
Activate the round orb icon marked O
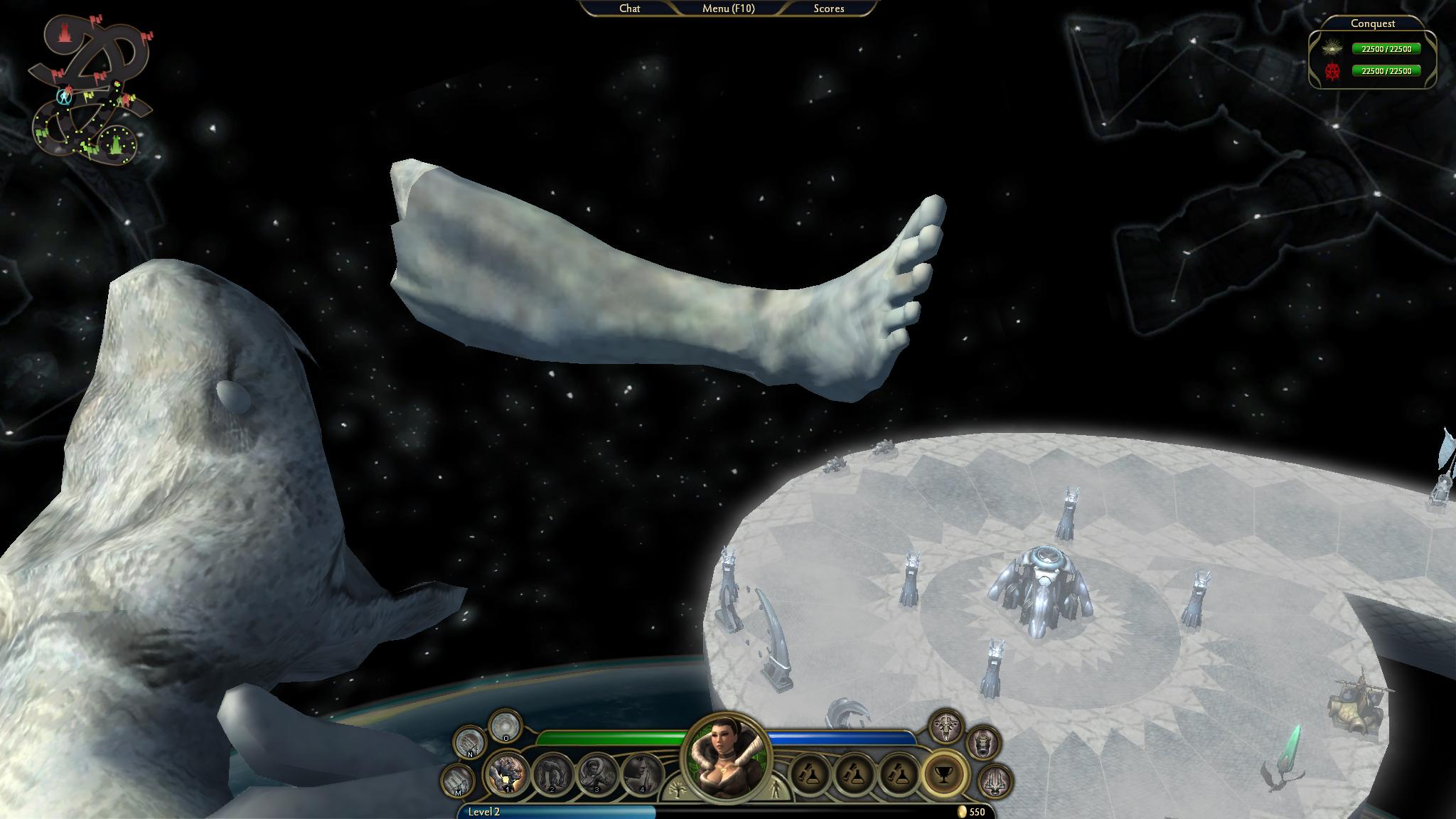[x=505, y=726]
